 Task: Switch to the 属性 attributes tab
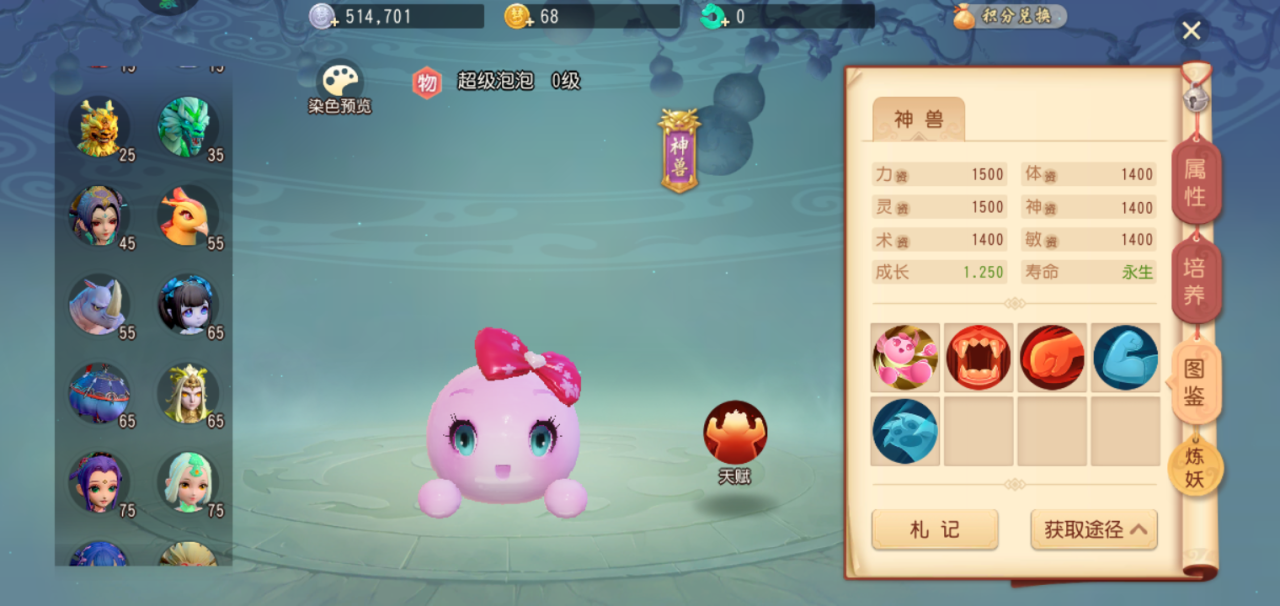(1196, 184)
